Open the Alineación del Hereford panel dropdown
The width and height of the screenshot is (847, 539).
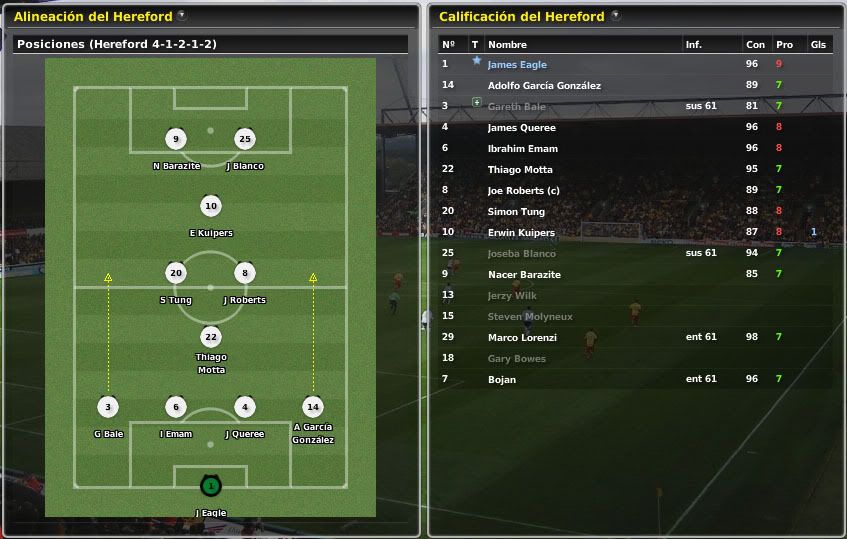[181, 16]
